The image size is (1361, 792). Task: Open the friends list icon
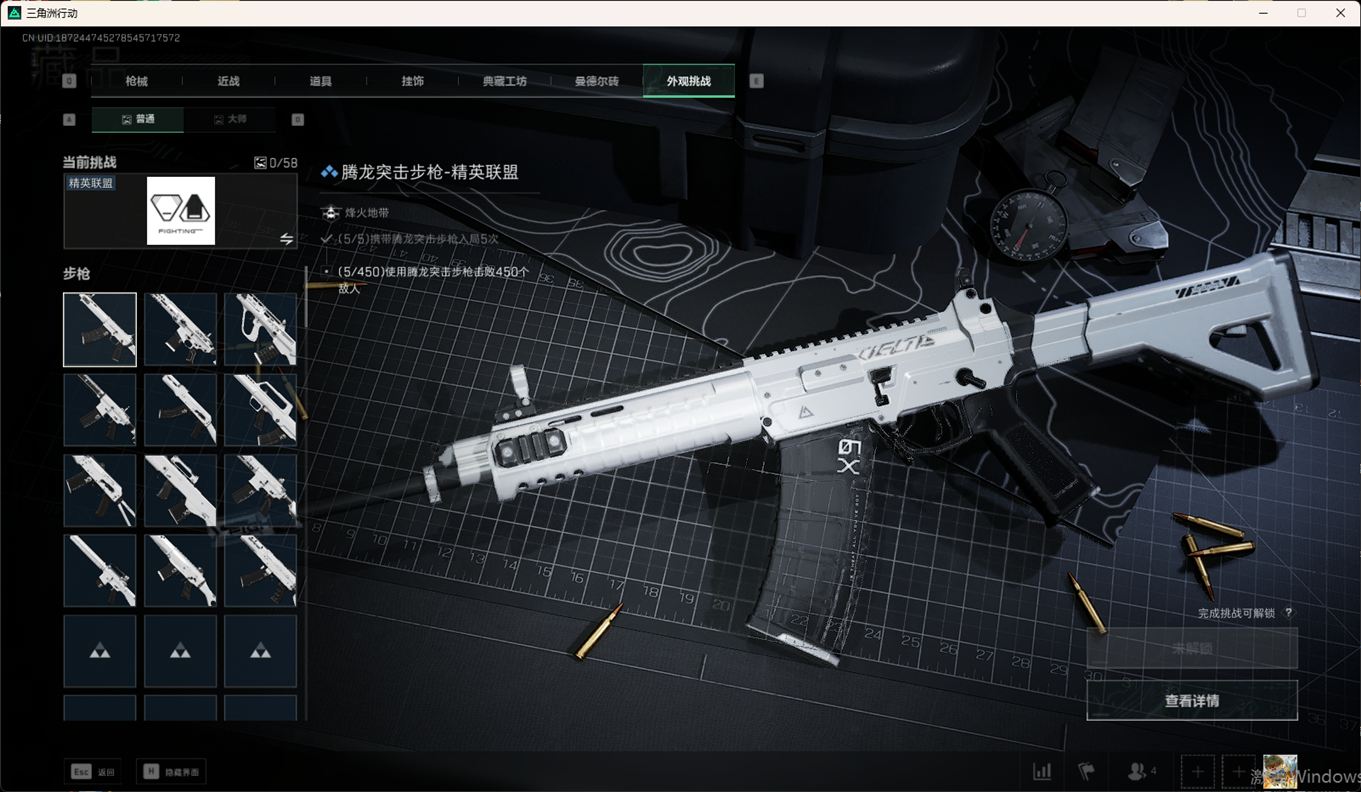click(1141, 771)
